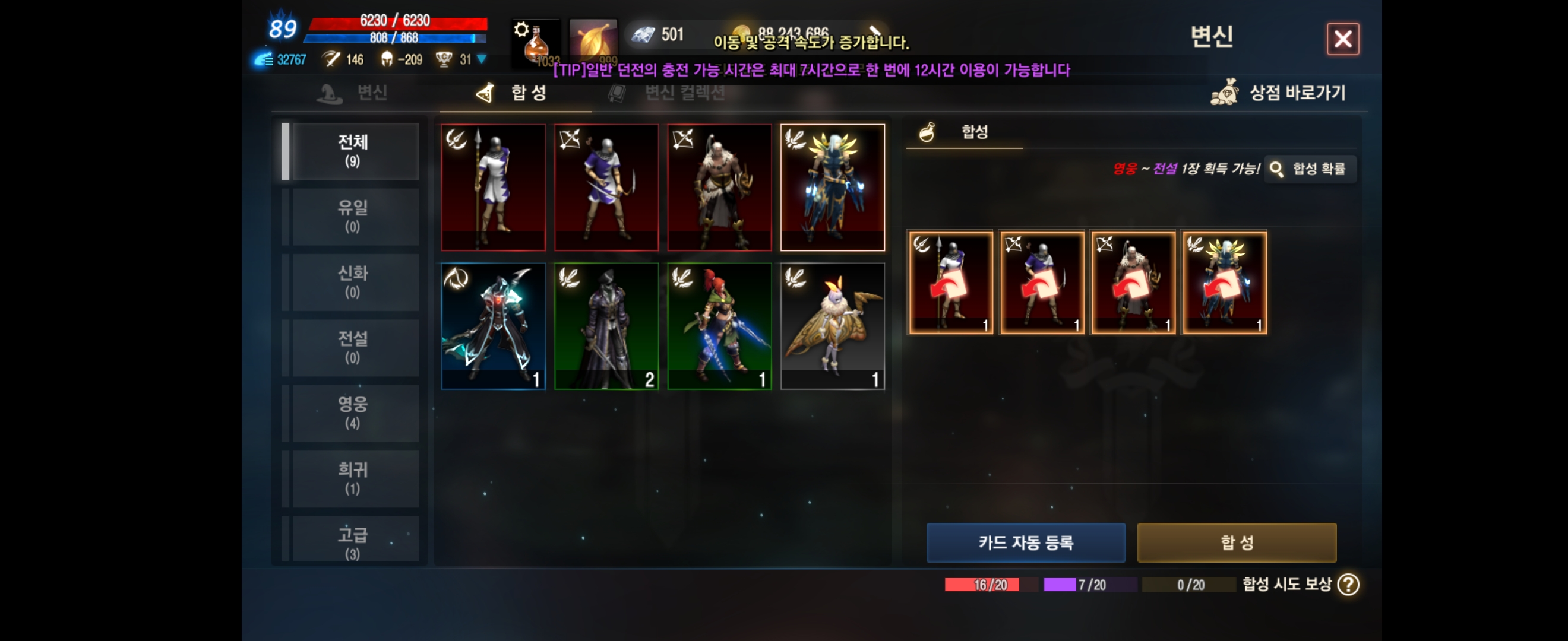Image resolution: width=1568 pixels, height=641 pixels.
Task: Select the moth creature card thumbnail
Action: [x=833, y=326]
